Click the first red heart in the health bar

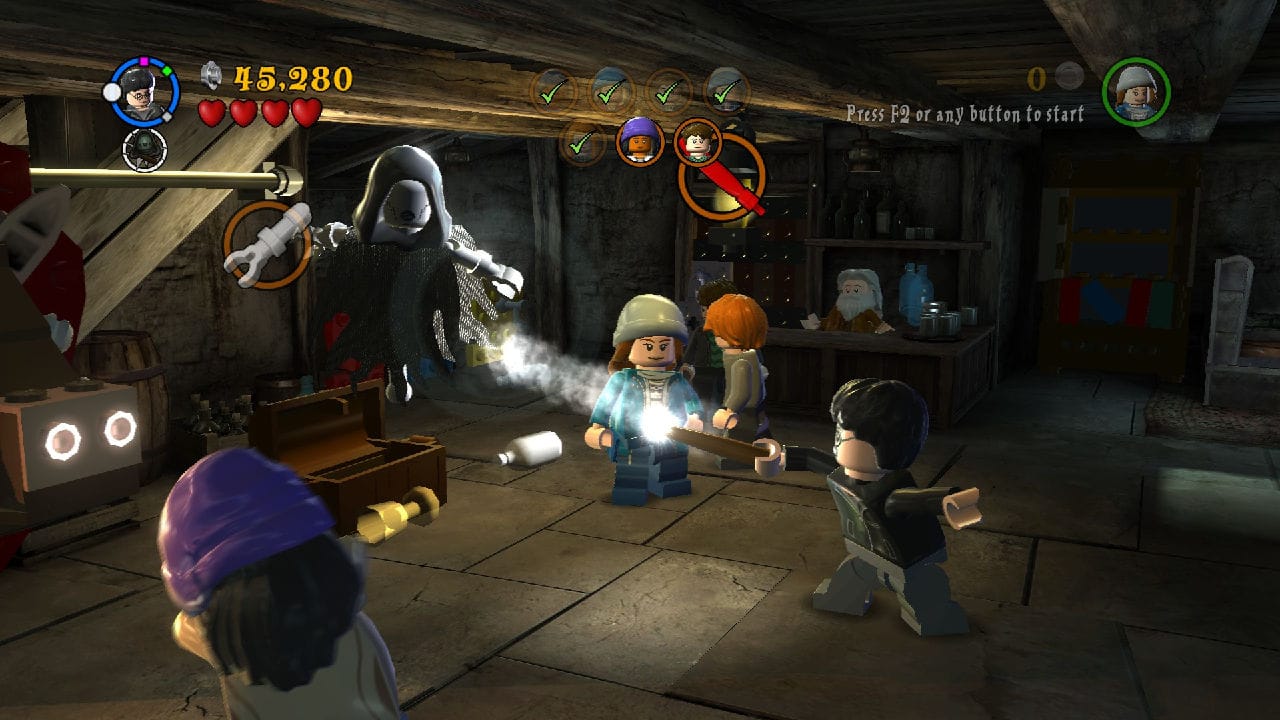click(x=213, y=112)
